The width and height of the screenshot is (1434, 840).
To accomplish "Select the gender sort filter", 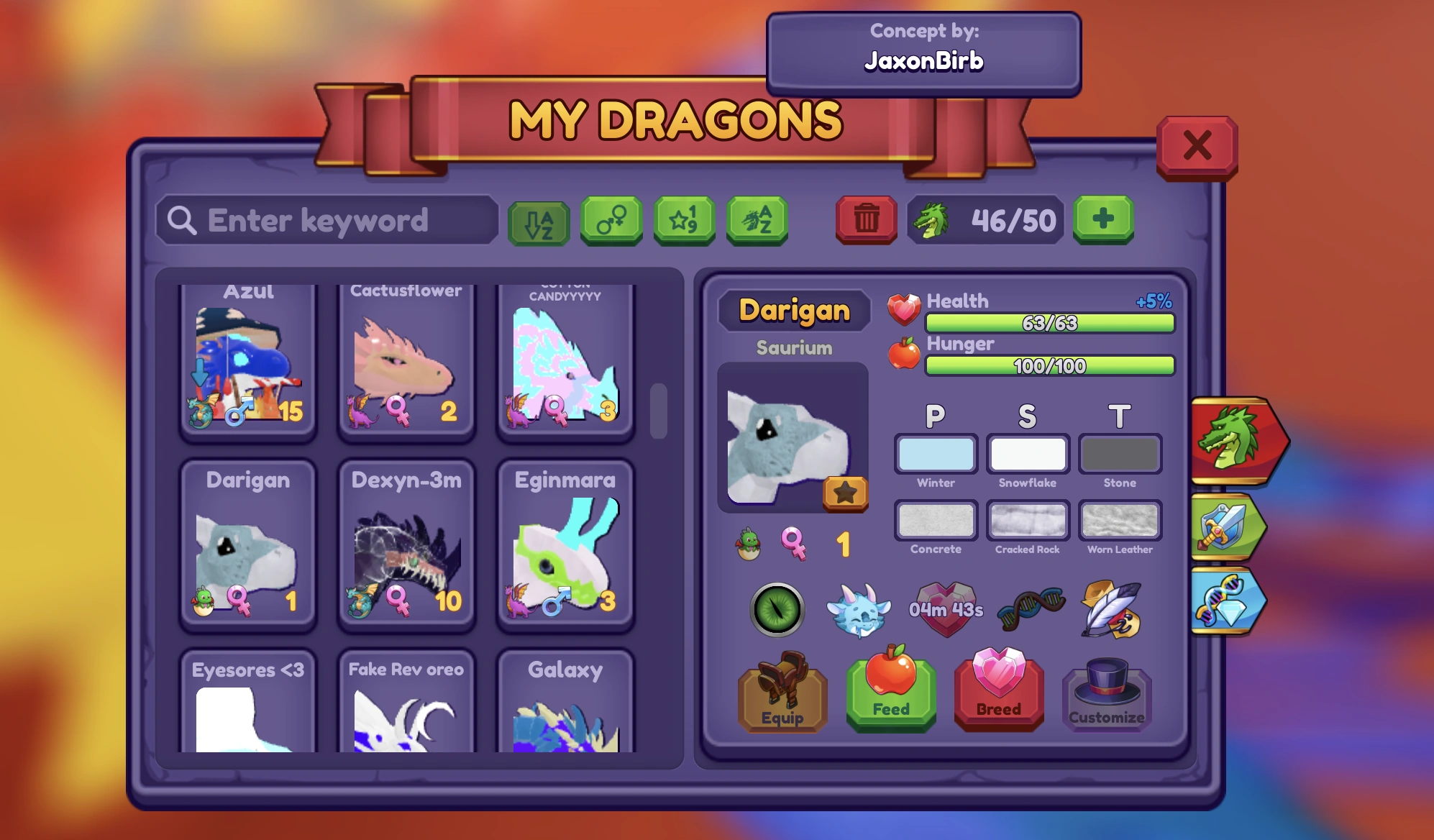I will click(612, 221).
